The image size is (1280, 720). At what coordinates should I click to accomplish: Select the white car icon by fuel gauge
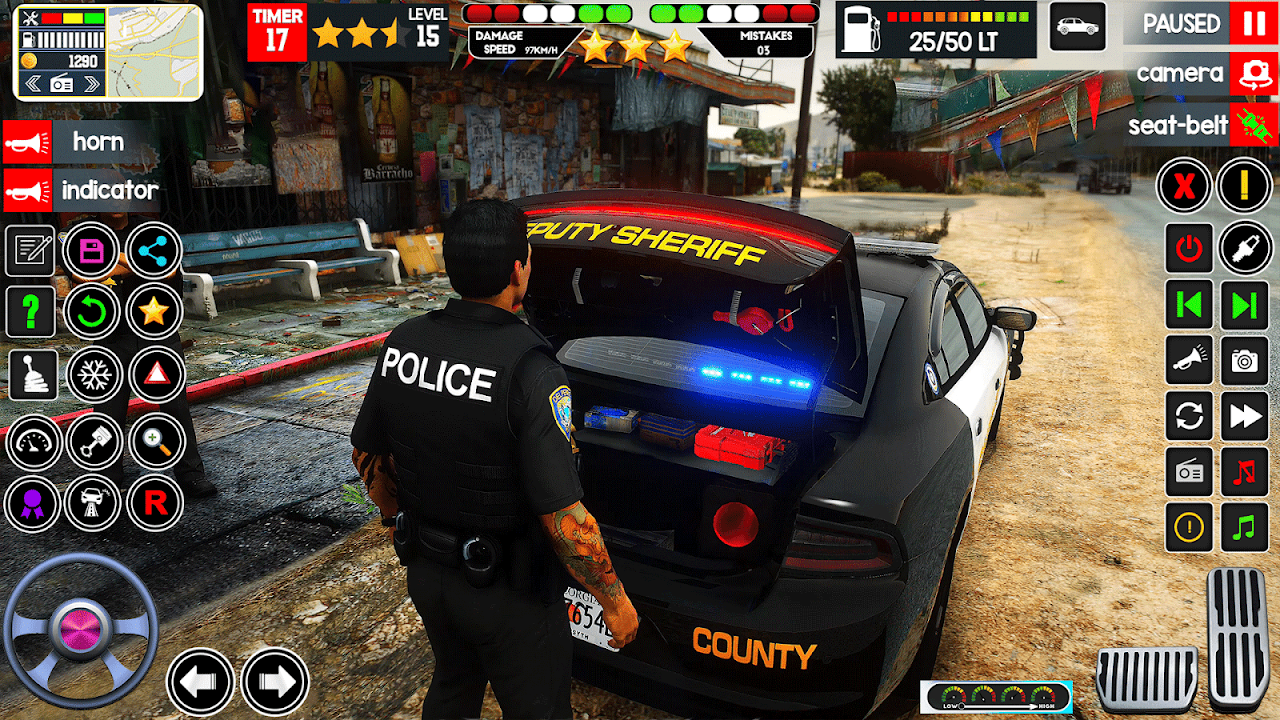coord(1077,26)
